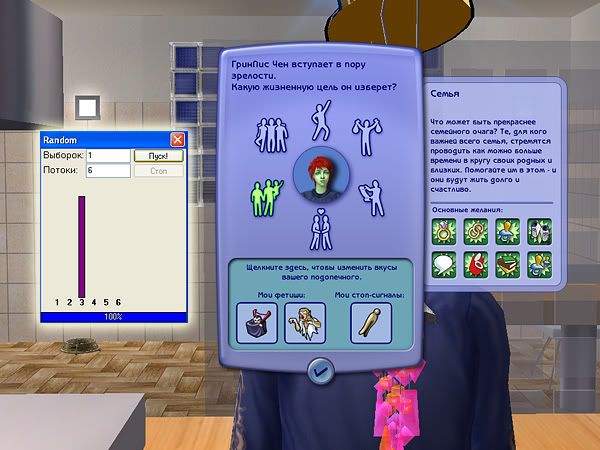Click the 'Пуск!' button in the Random window
The image size is (600, 450).
click(x=158, y=156)
